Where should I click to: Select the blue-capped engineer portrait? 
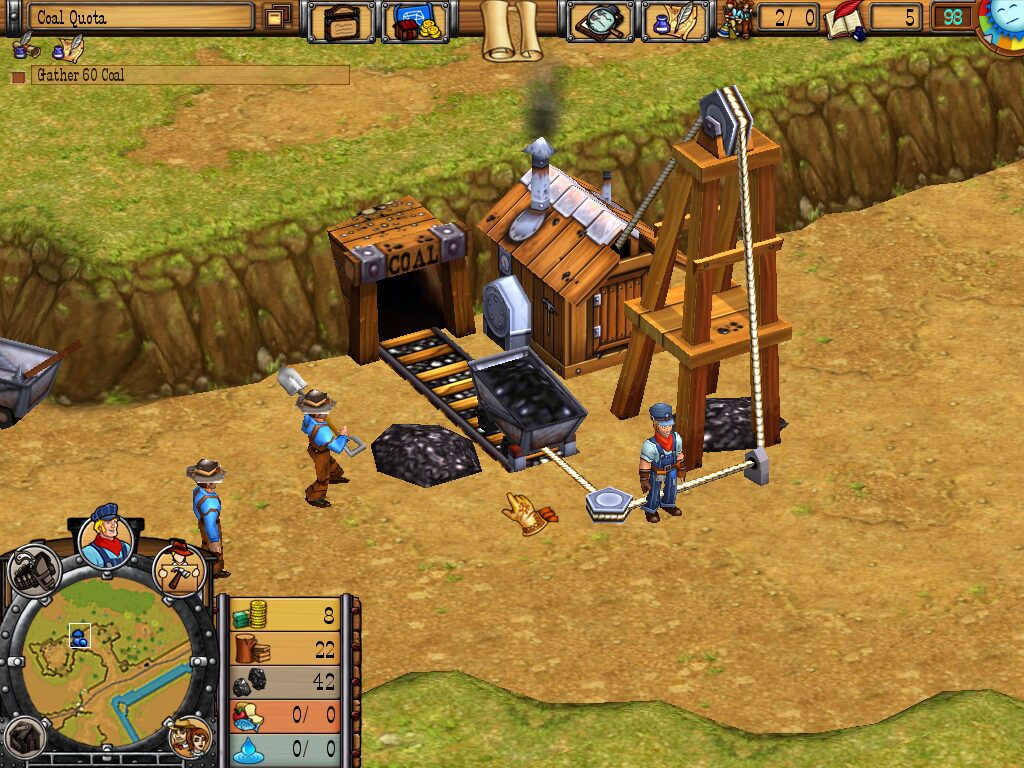point(105,538)
